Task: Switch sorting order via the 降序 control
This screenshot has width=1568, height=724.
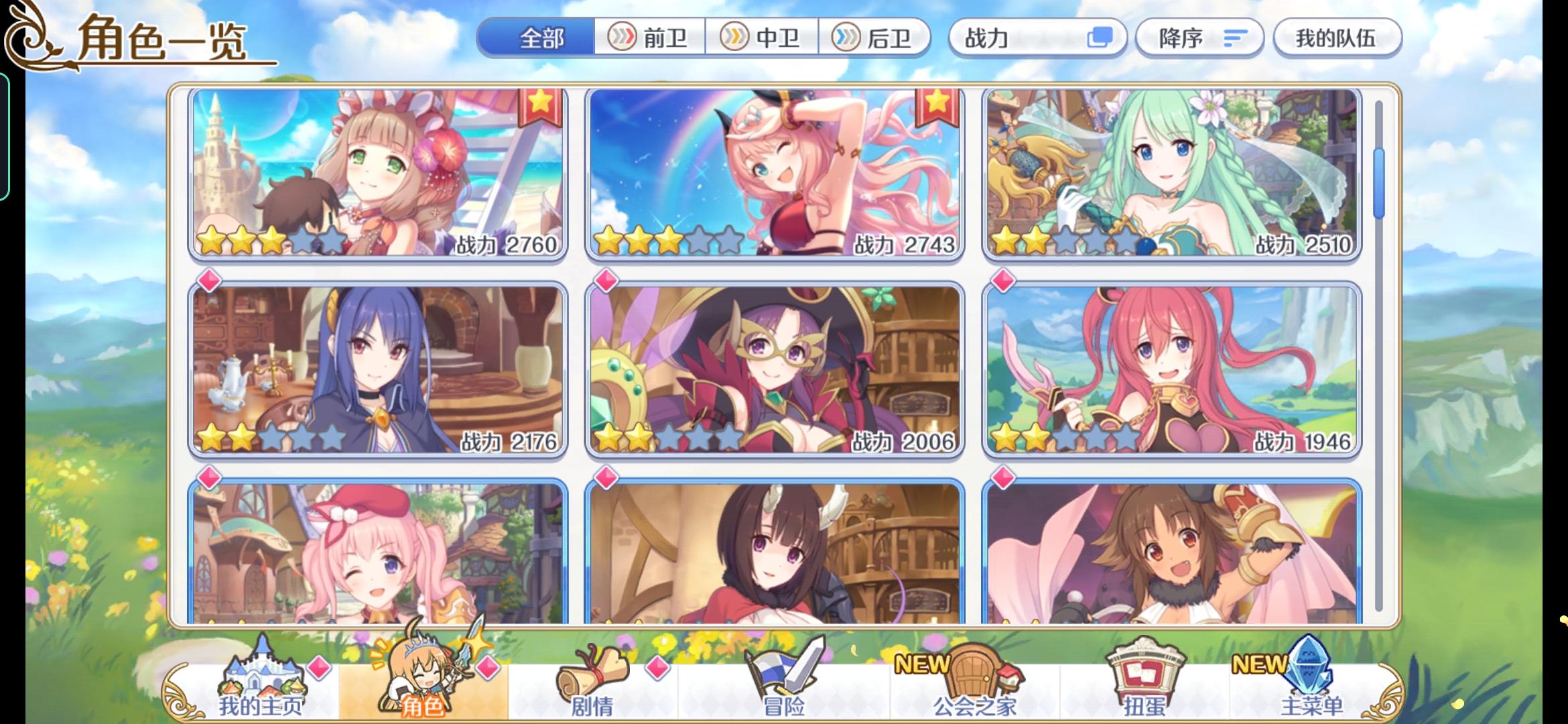Action: (1199, 38)
